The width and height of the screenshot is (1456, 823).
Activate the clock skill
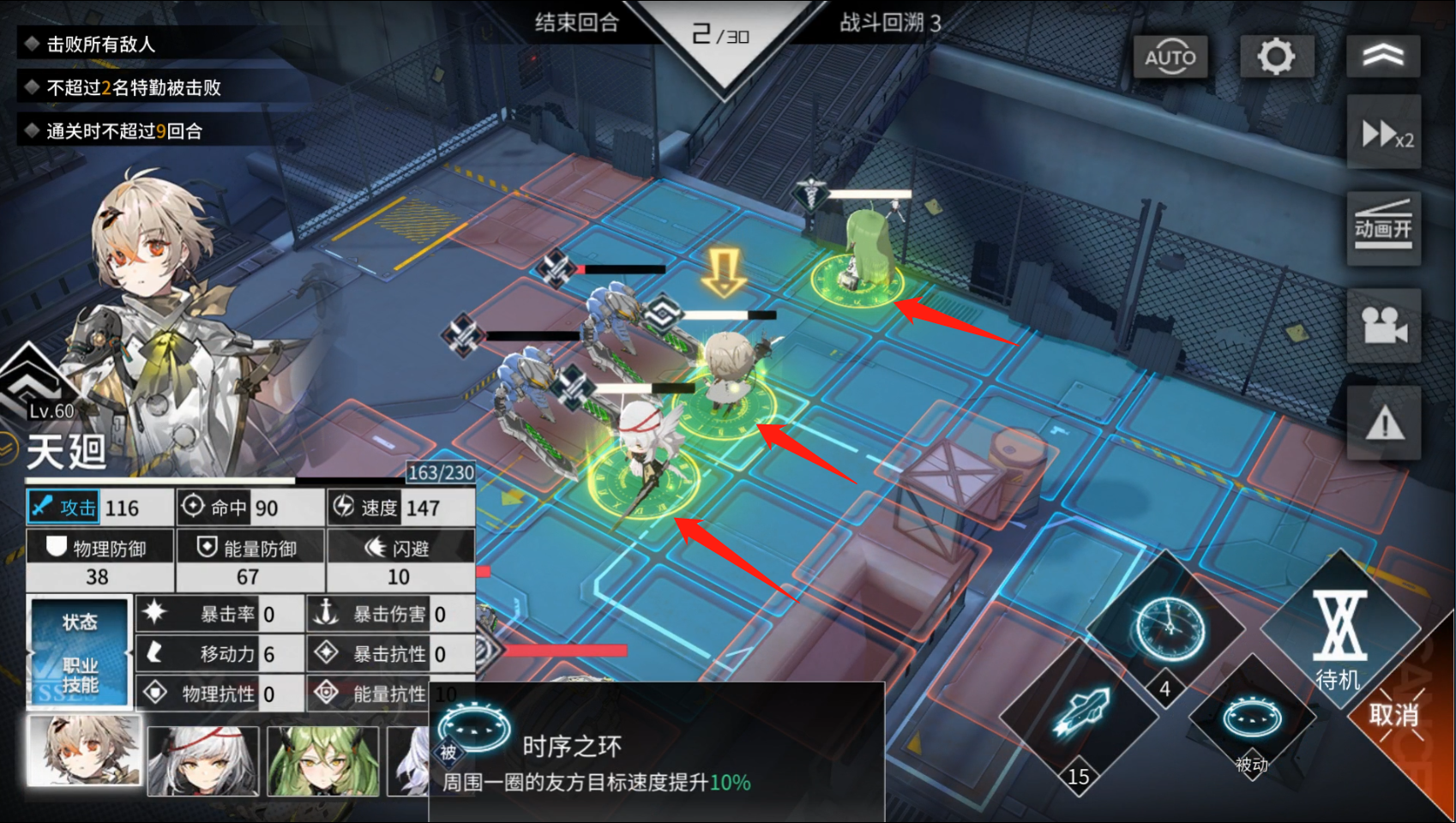pyautogui.click(x=1168, y=628)
